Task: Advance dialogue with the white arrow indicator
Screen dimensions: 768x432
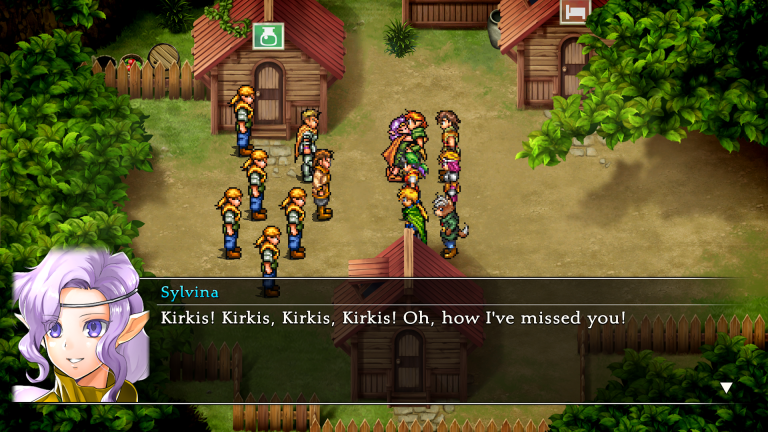Action: [x=726, y=387]
